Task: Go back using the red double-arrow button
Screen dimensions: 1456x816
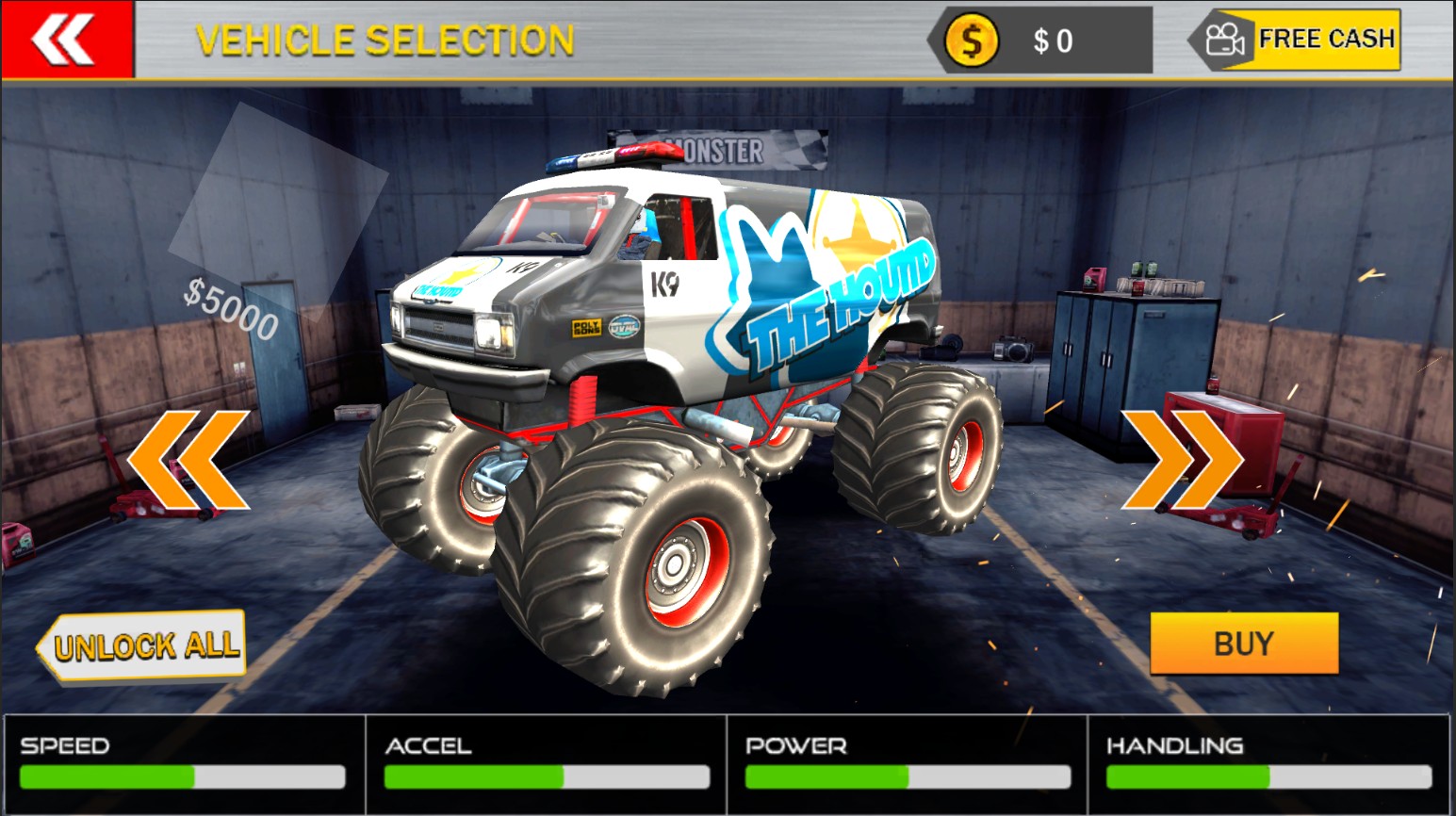Action: (66, 40)
